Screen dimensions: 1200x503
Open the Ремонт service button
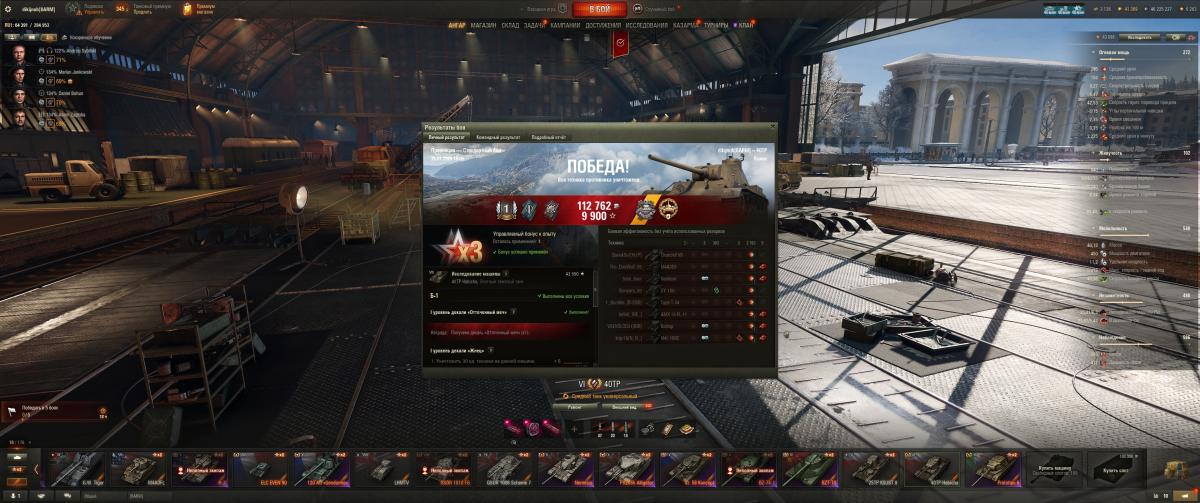574,407
